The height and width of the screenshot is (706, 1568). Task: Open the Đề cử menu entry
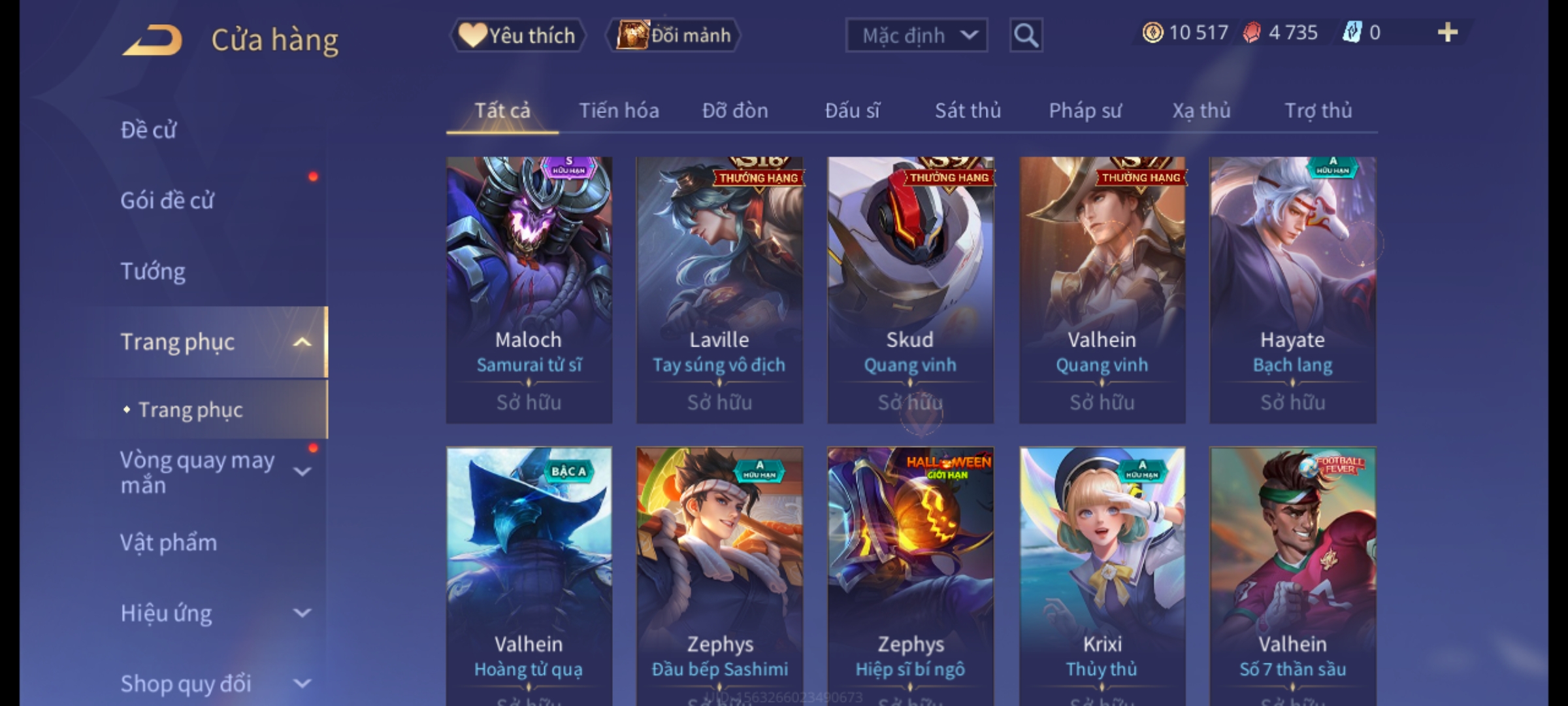pyautogui.click(x=149, y=130)
